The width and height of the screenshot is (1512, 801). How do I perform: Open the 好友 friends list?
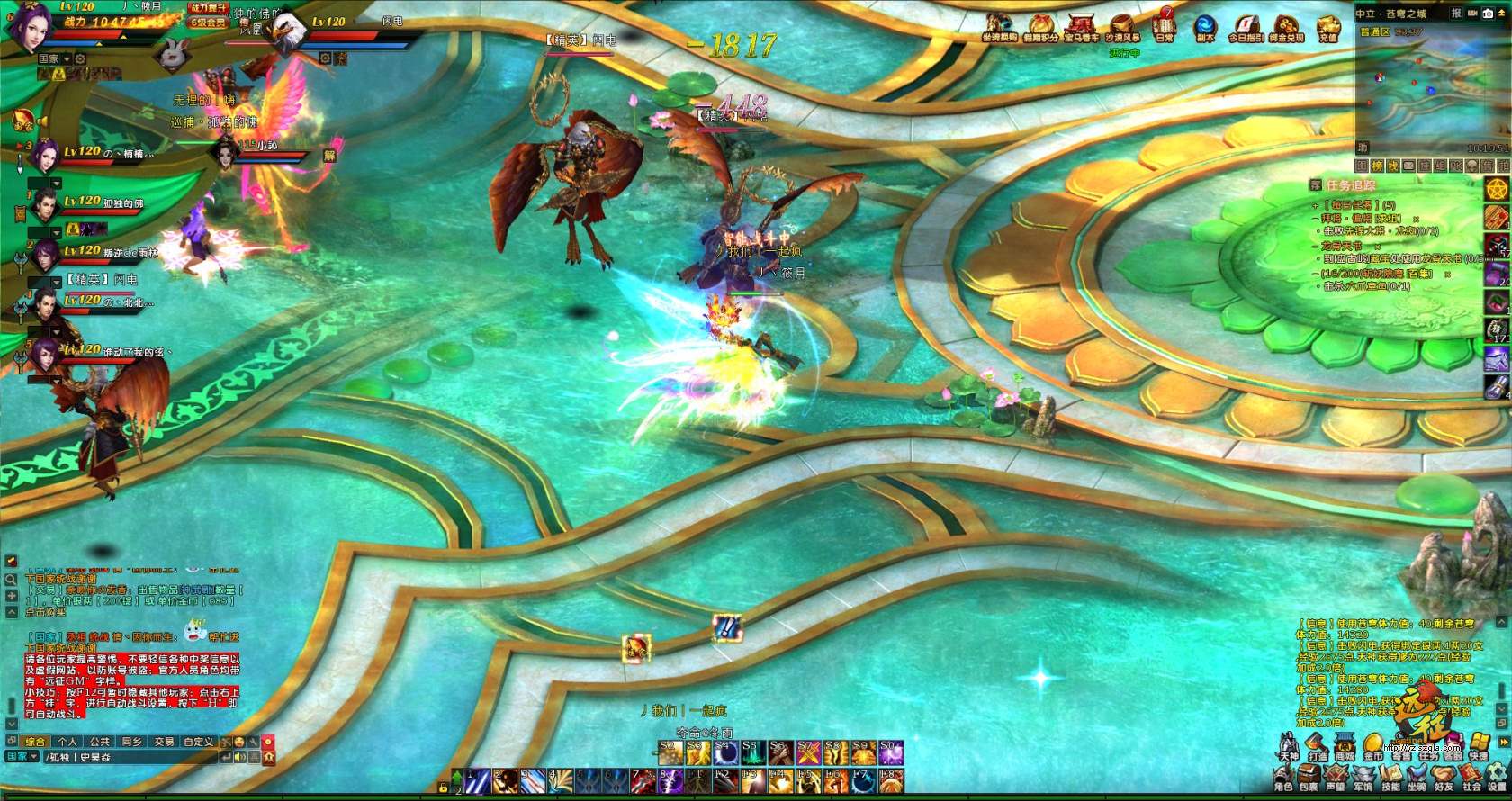click(x=1444, y=778)
